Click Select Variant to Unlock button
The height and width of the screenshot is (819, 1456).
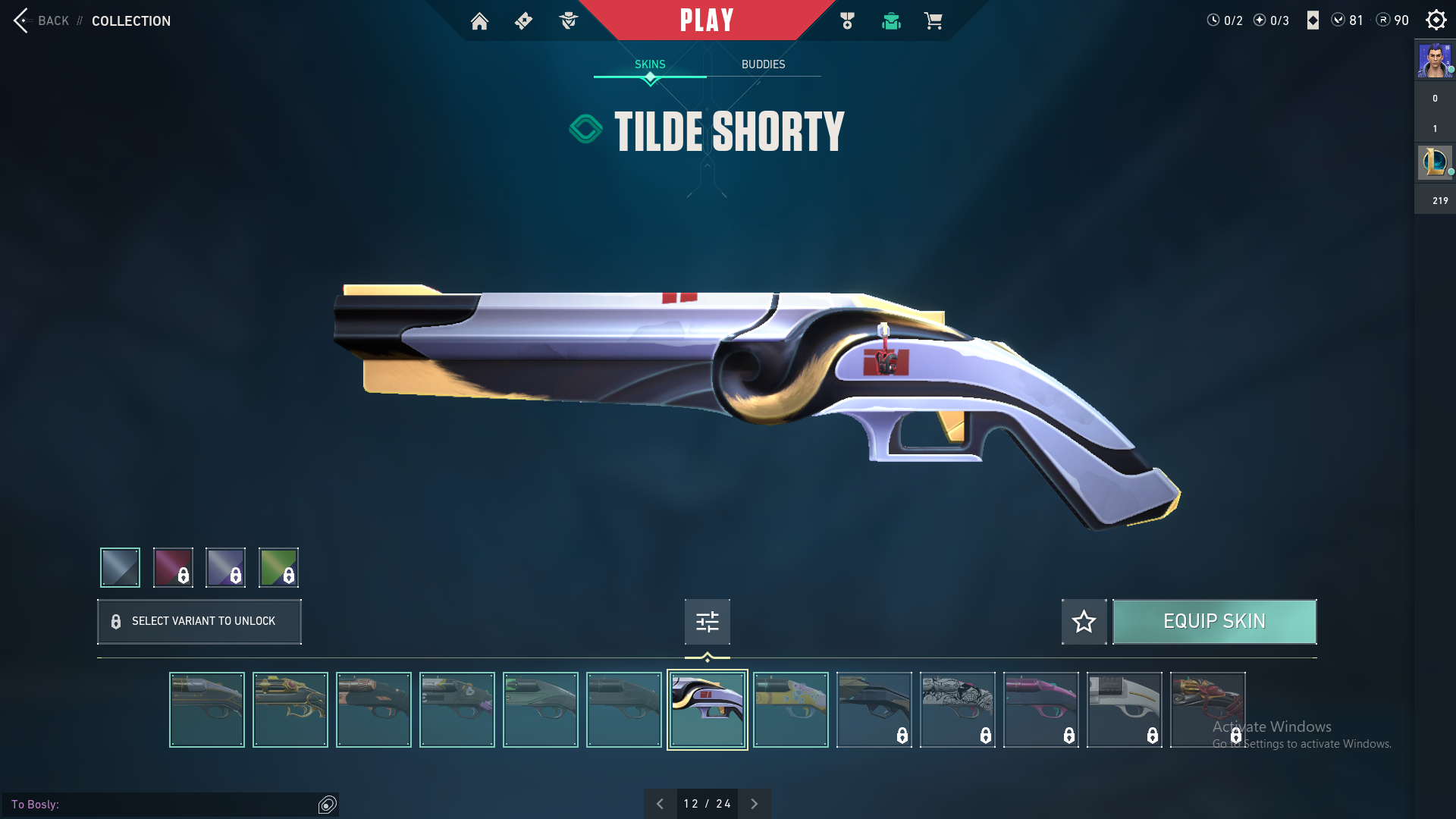pos(199,622)
